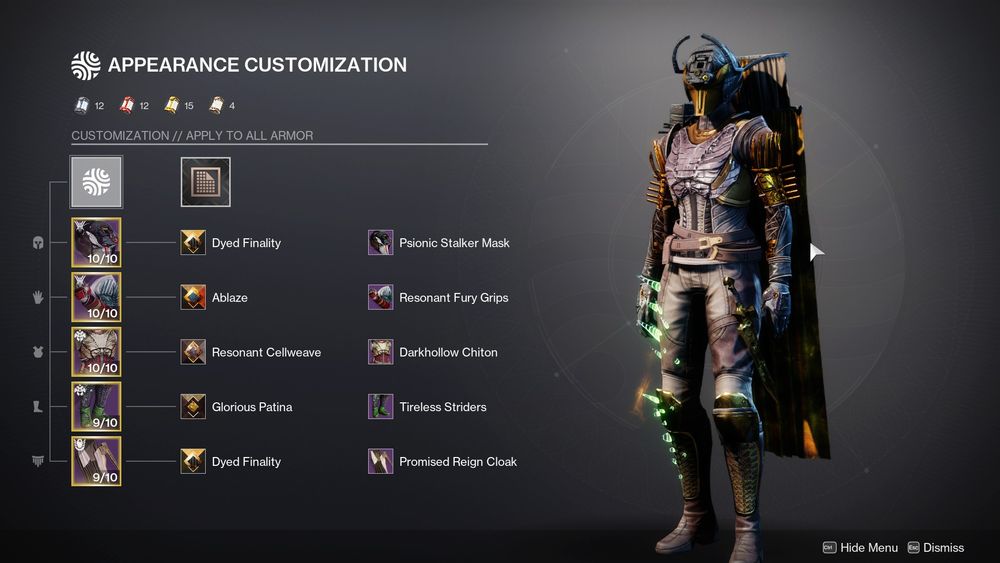The image size is (1000, 563).
Task: Change the Glorious Patina shader
Action: (x=193, y=407)
